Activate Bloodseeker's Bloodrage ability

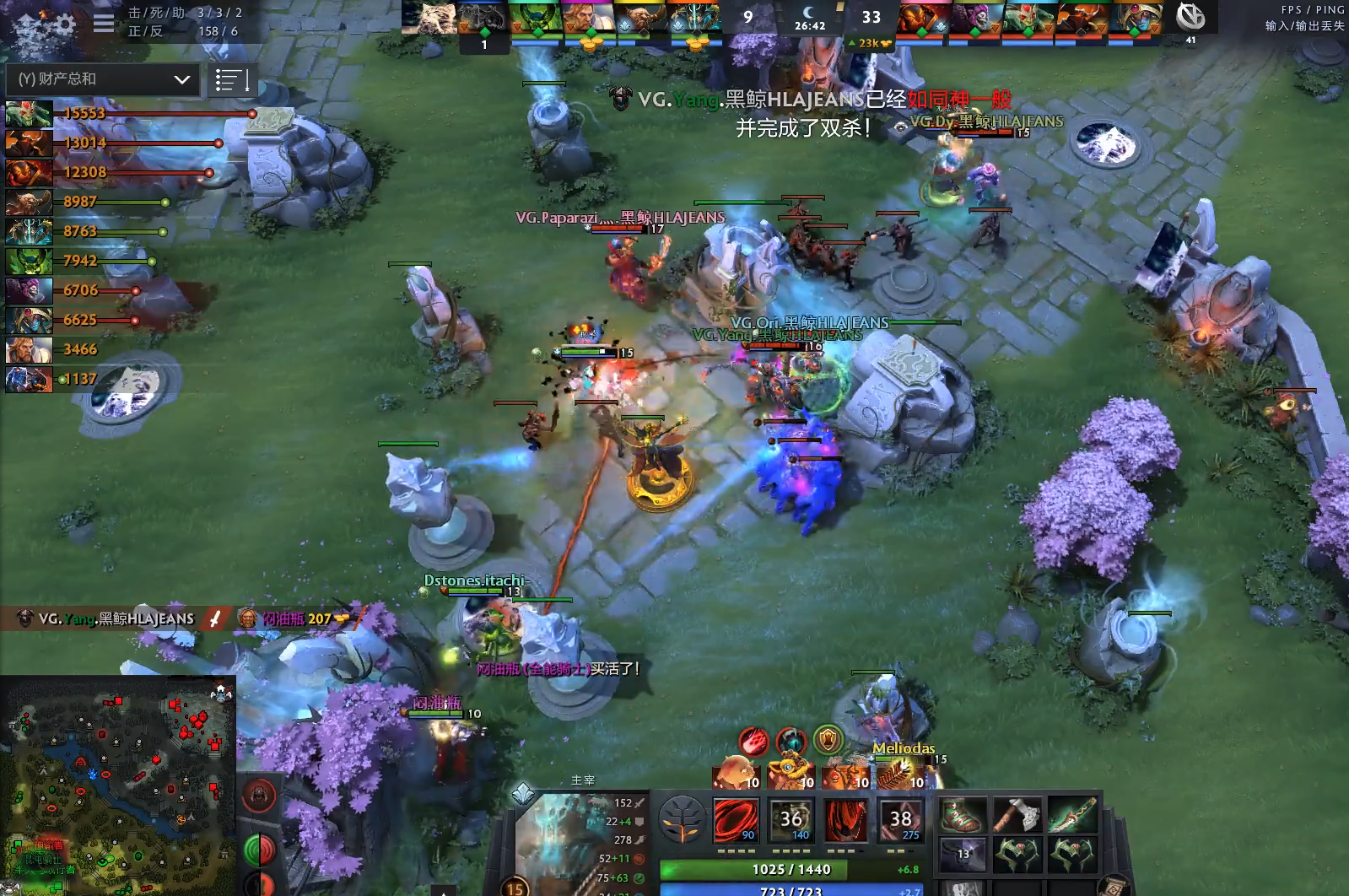736,819
